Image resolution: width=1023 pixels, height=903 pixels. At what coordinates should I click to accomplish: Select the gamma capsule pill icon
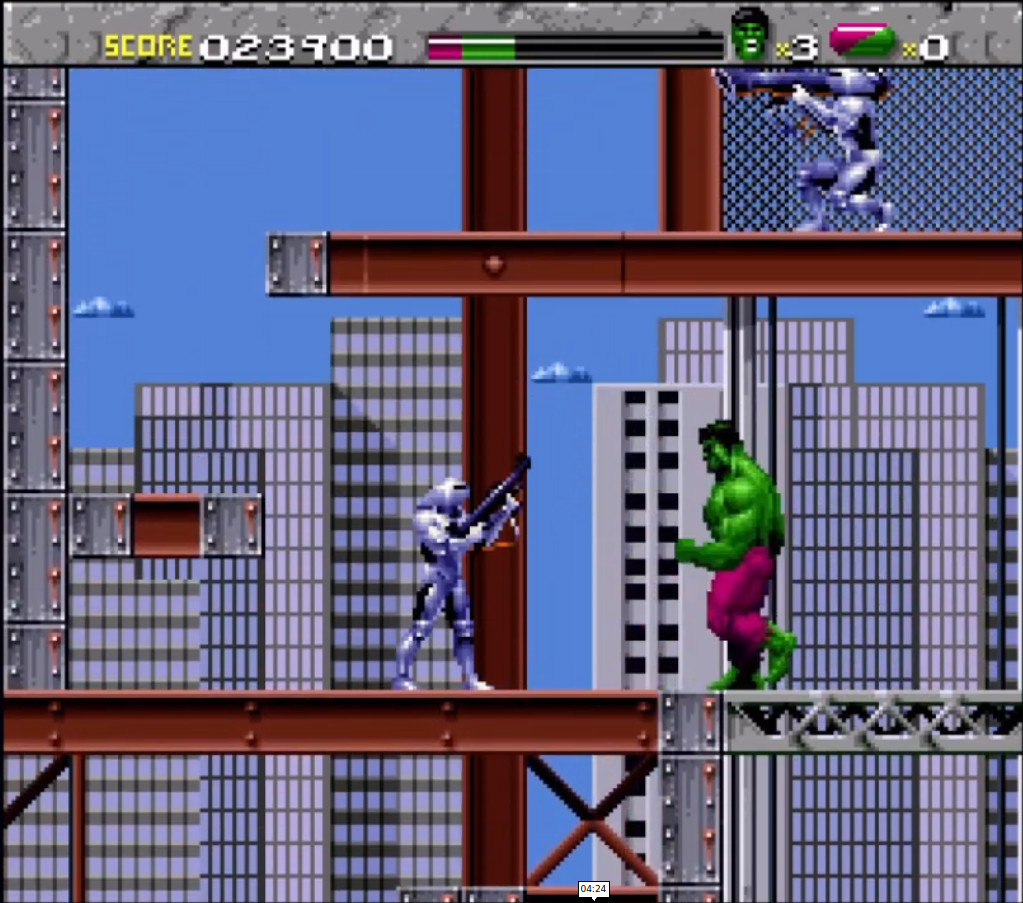pos(862,40)
